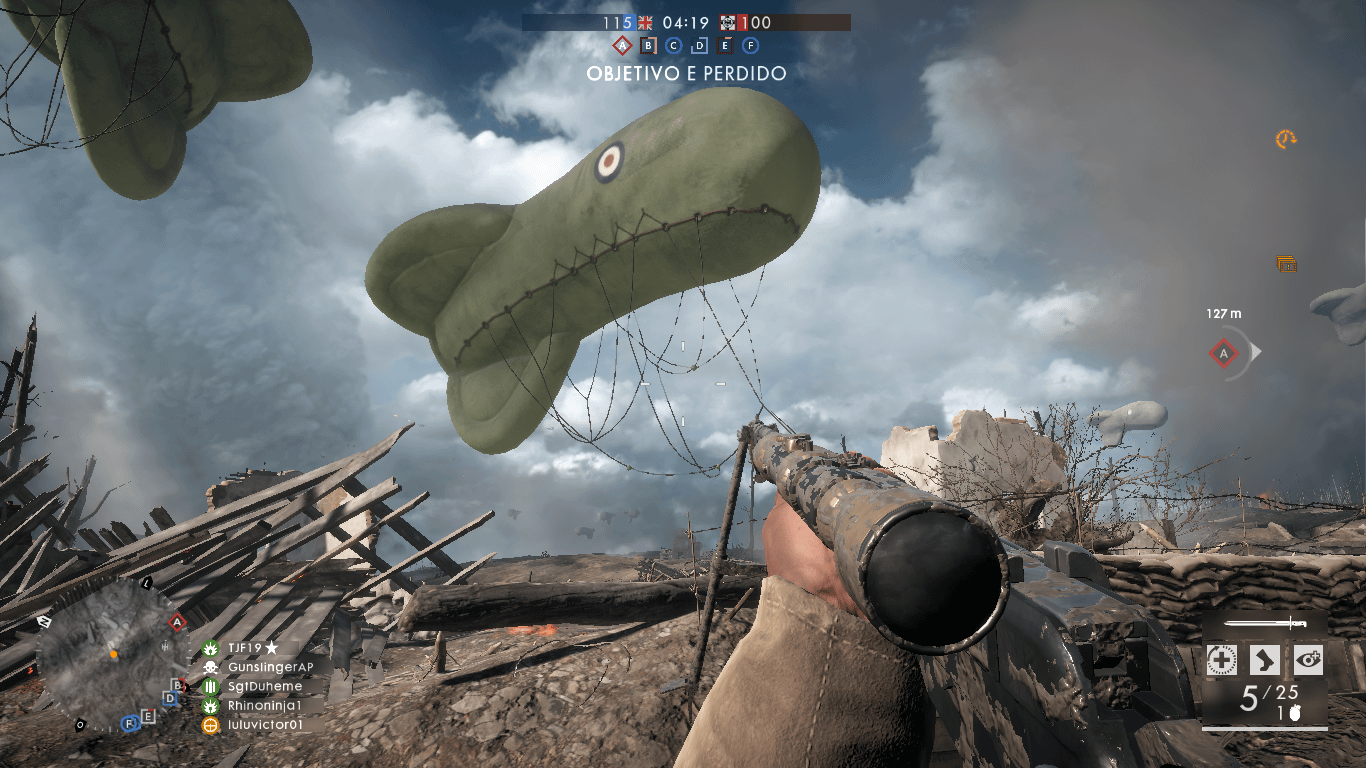Screen dimensions: 1366x768
Task: Click TJF19's assault class icon
Action: pyautogui.click(x=210, y=648)
